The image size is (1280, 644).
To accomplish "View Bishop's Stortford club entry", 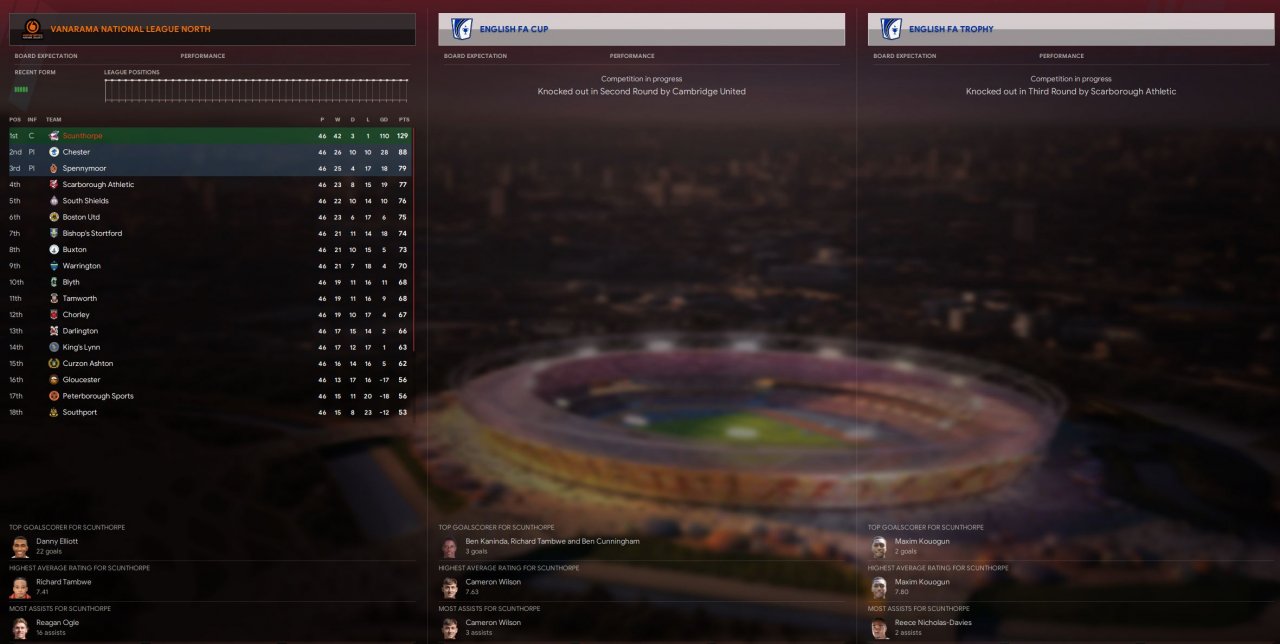I will point(92,233).
